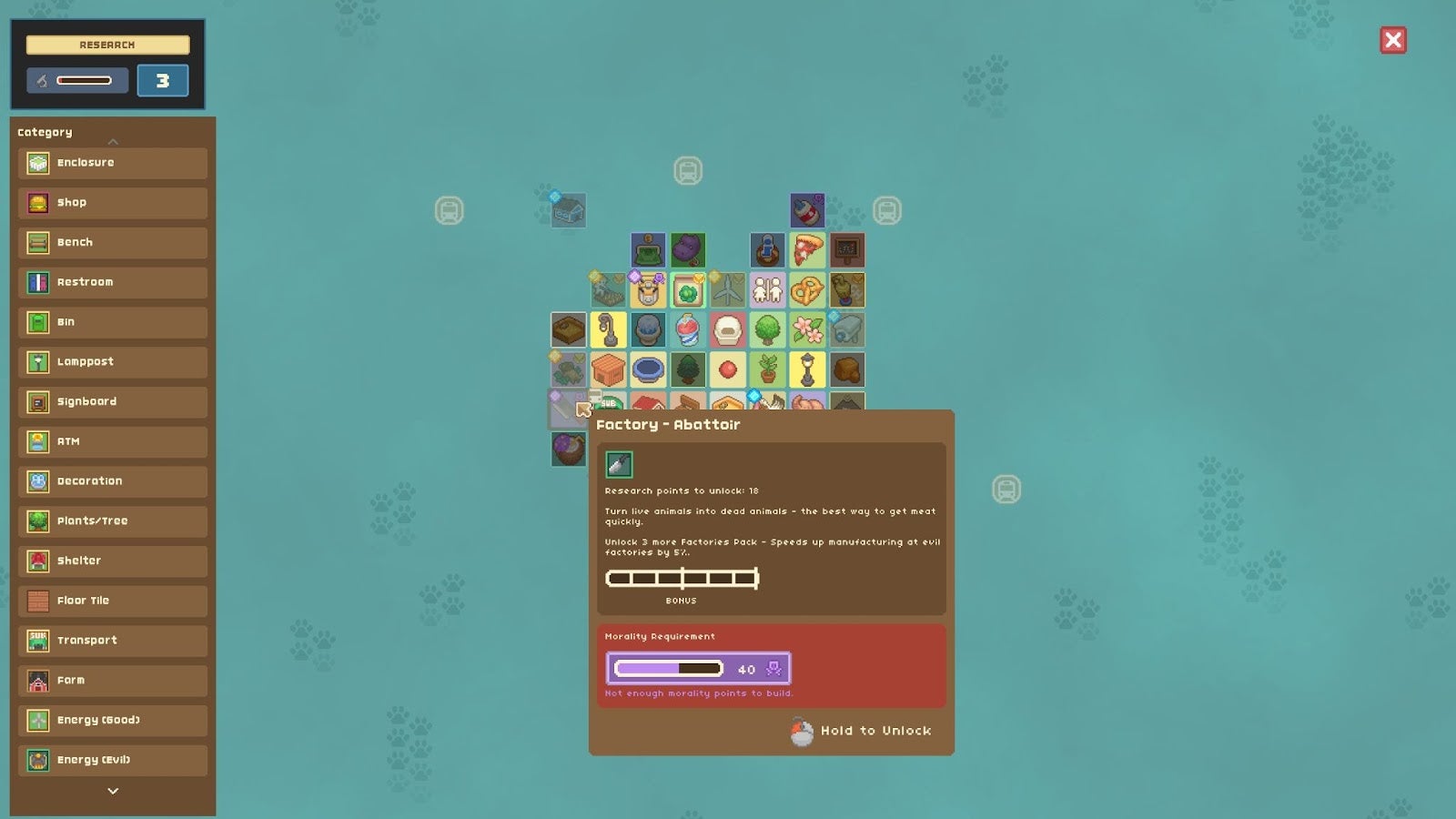Select the pine tree research node
This screenshot has height=819, width=1456.
point(688,368)
